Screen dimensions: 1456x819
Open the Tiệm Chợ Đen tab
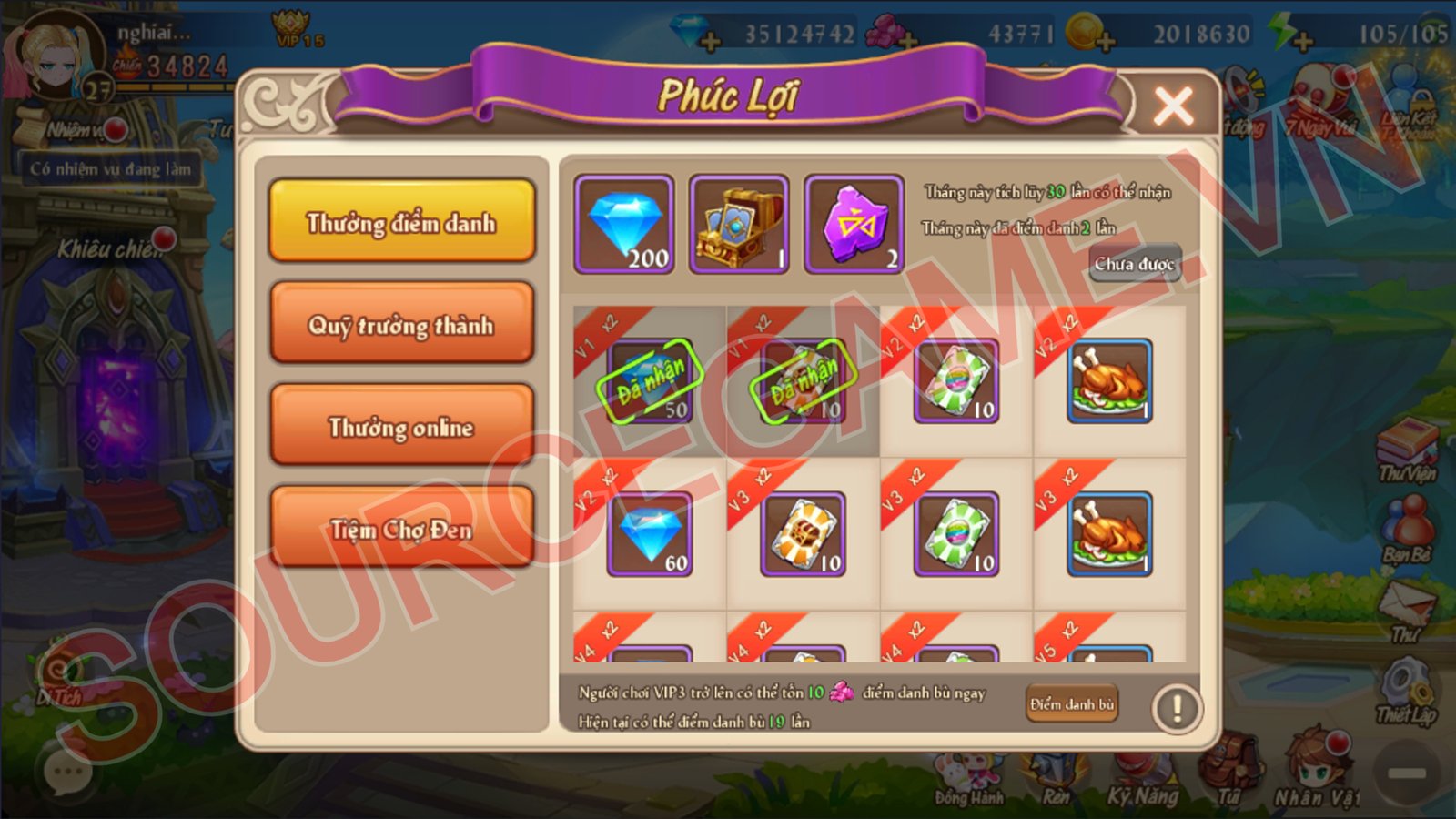(401, 528)
